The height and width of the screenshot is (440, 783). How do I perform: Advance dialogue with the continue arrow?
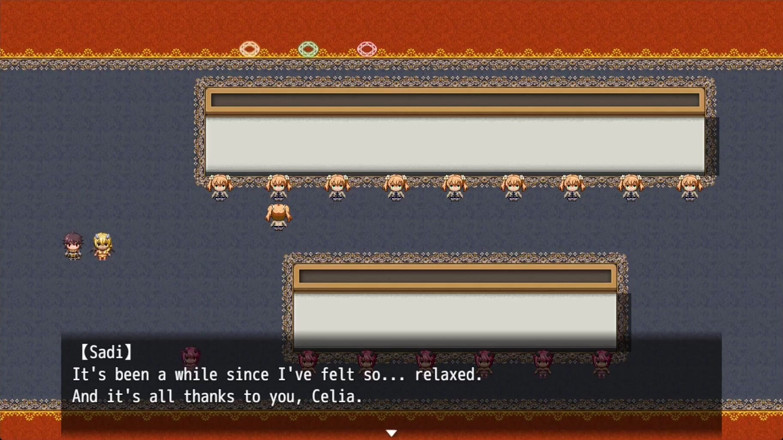click(391, 433)
